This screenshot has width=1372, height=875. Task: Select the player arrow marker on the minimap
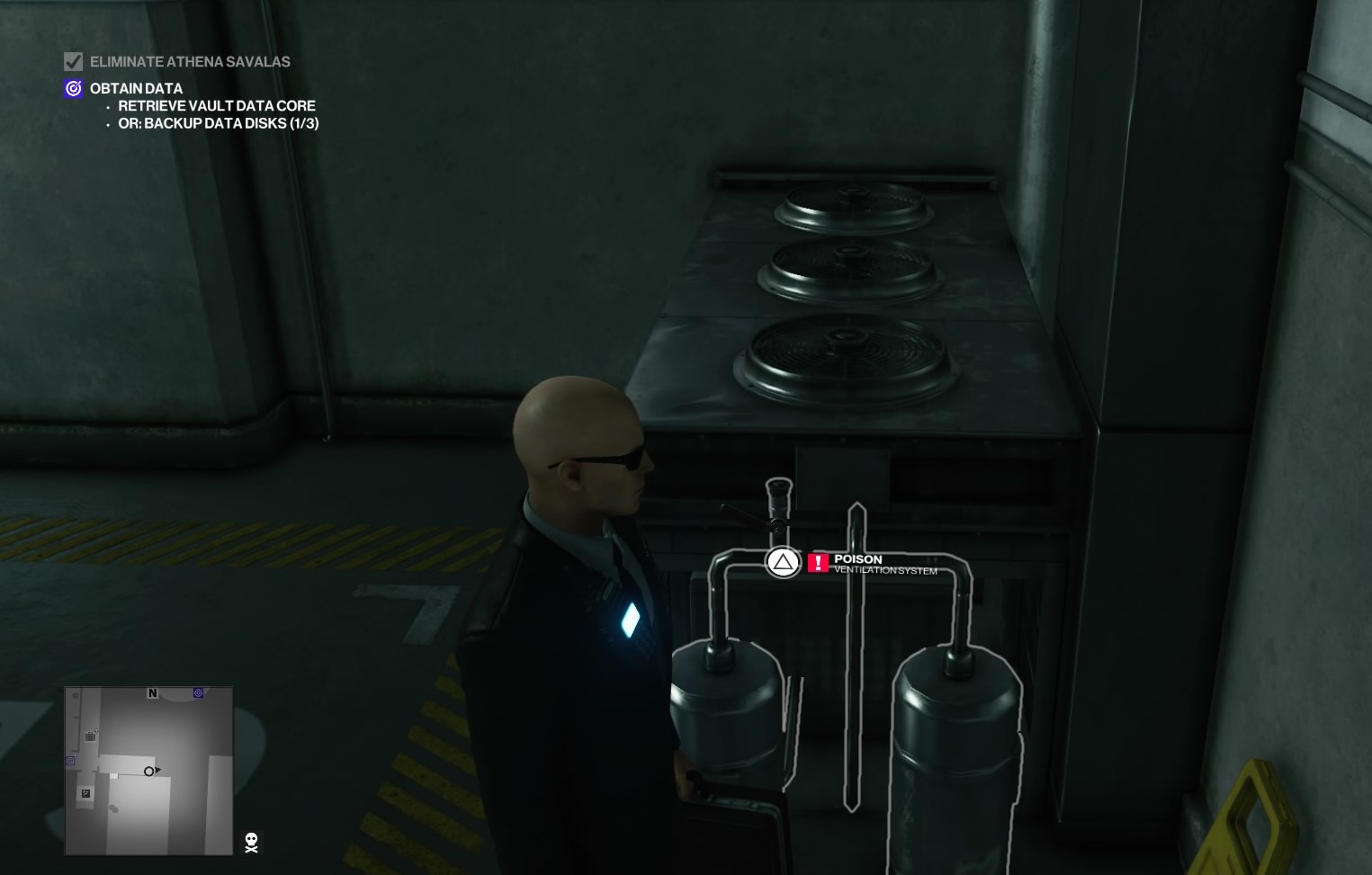152,771
